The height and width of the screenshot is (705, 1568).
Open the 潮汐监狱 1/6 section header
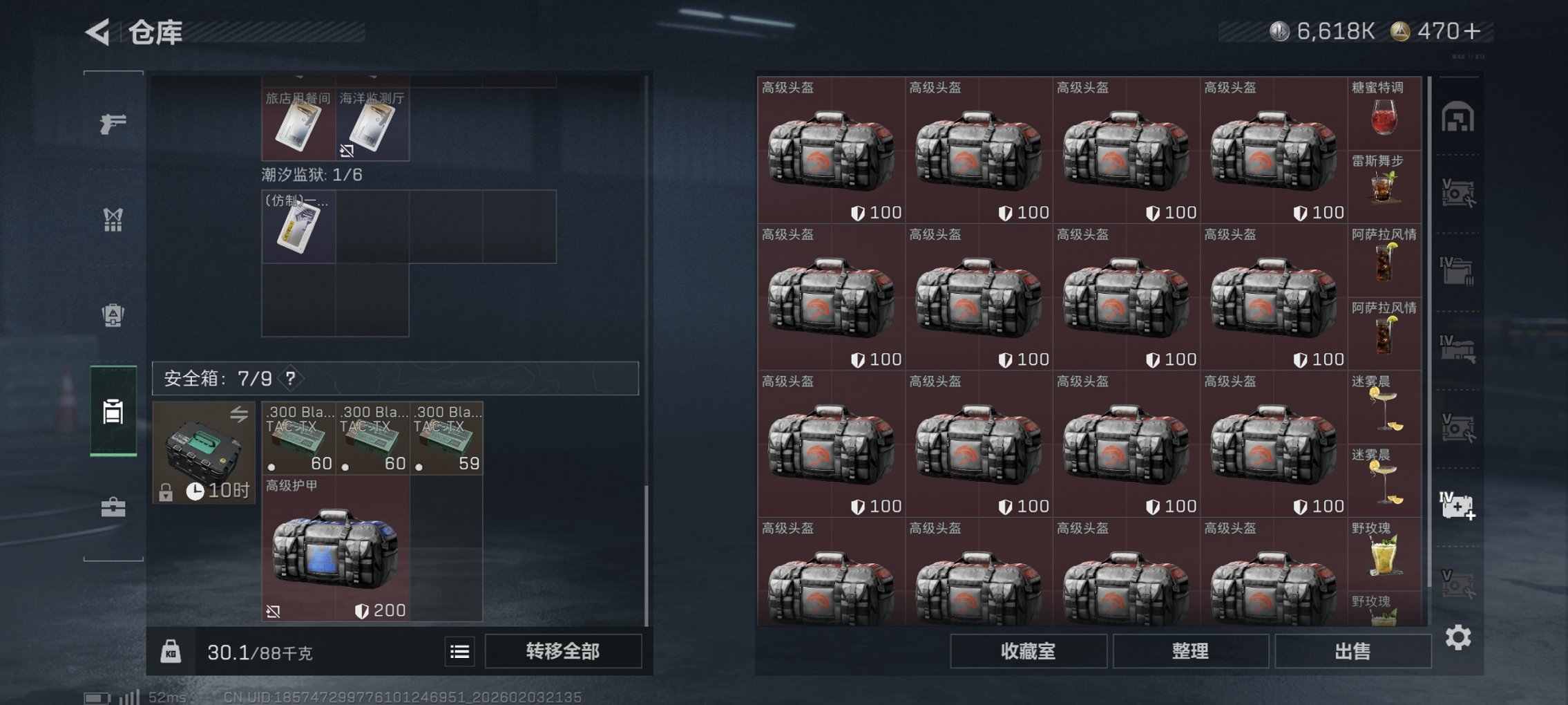(311, 176)
